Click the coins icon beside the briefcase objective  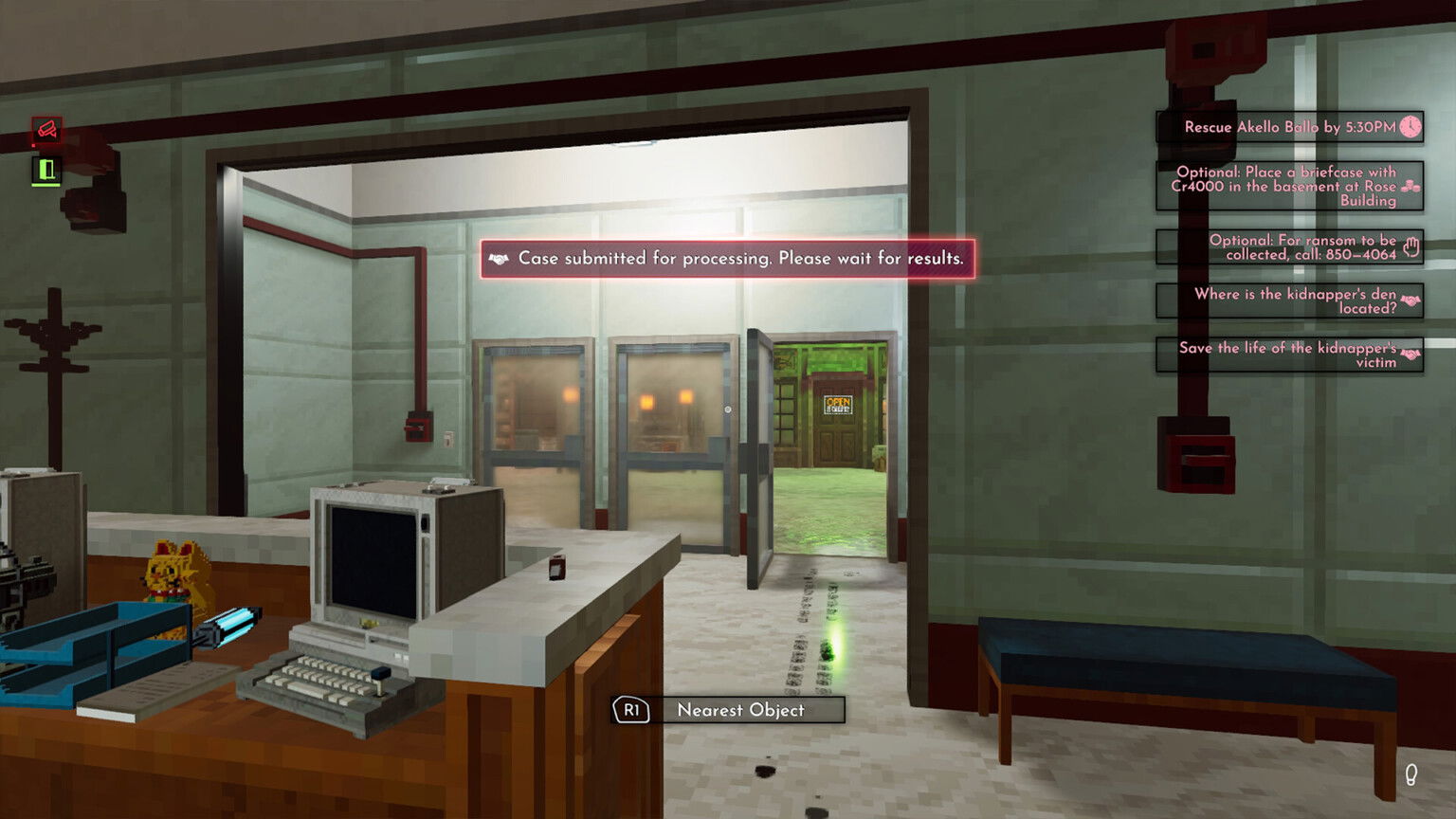coord(1410,186)
